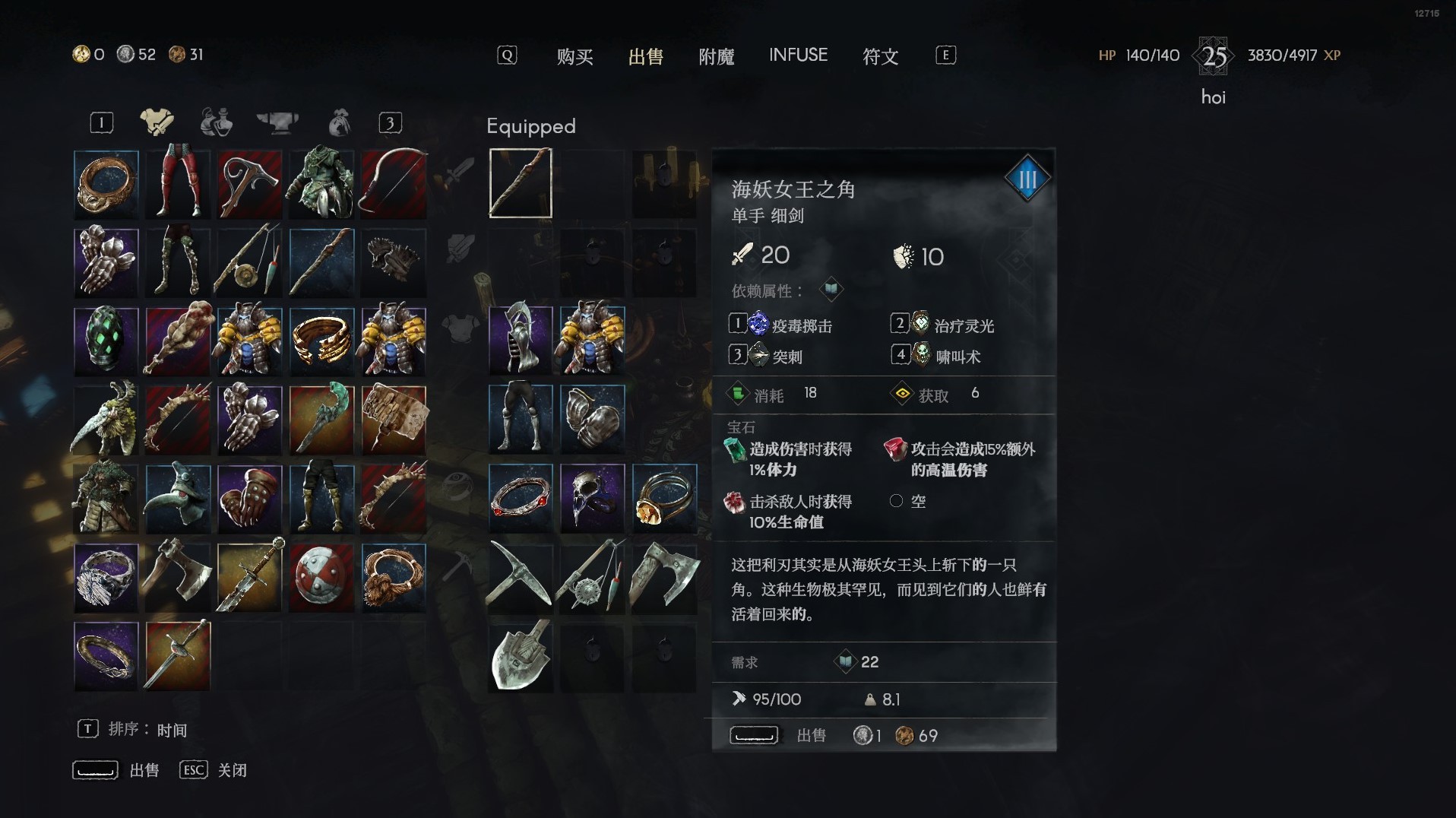Select the anvil crafting materials icon
Screen dimensions: 1456x818
coord(279,122)
